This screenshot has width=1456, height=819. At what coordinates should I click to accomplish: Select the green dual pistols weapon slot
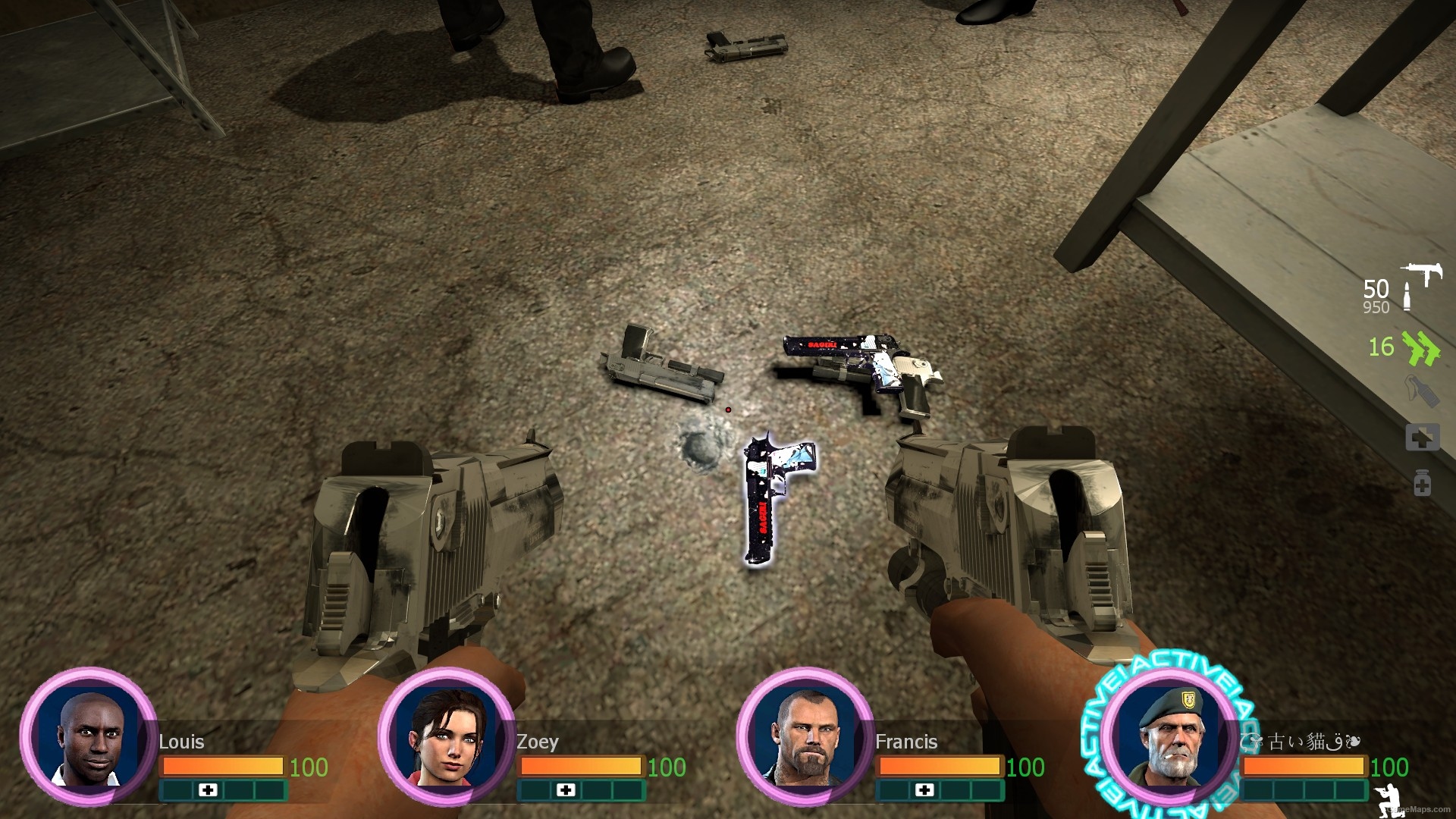[x=1420, y=347]
